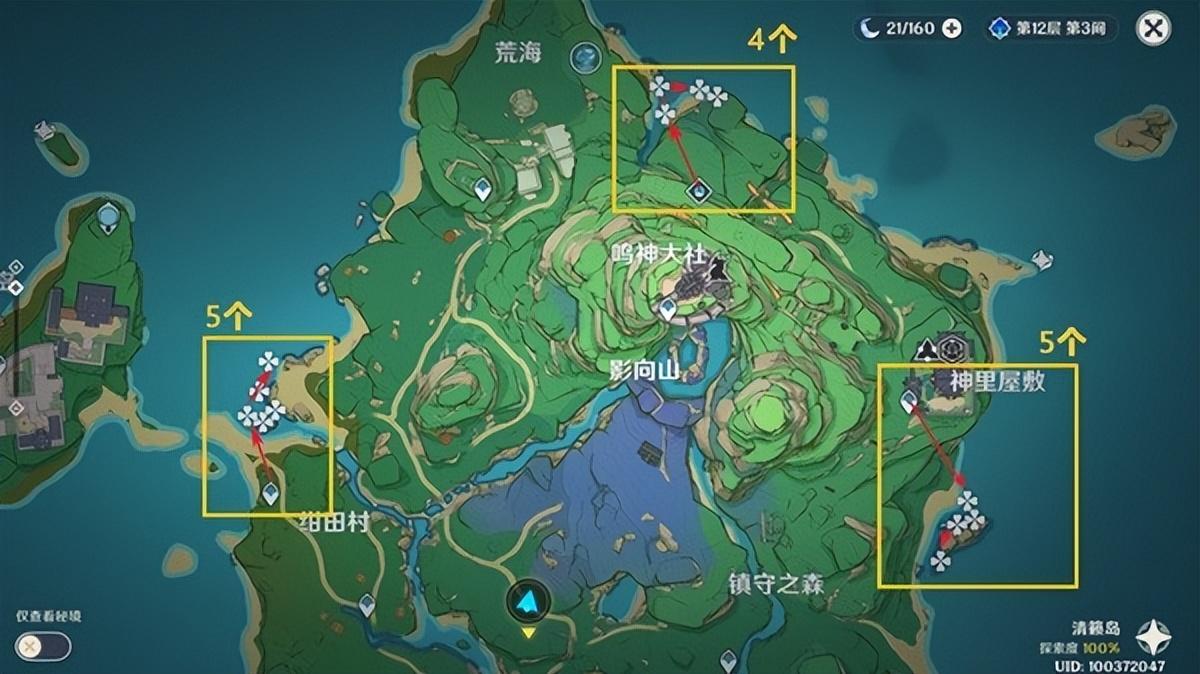Viewport: 1200px width, 674px height.
Task: Open the Spiral Abyss floor 12 indicator
Action: point(1046,28)
